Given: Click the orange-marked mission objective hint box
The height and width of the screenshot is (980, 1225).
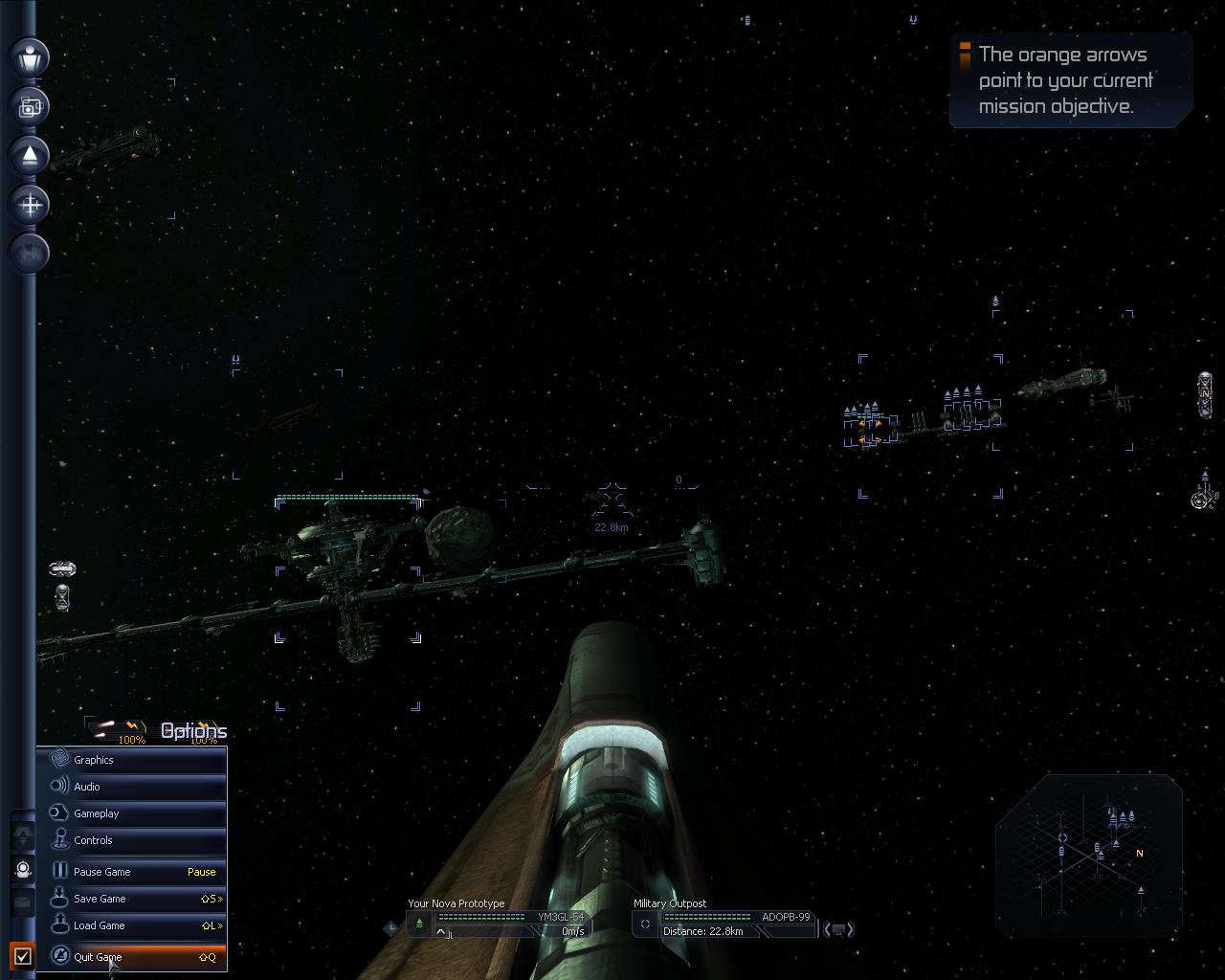Looking at the screenshot, I should [x=1070, y=81].
